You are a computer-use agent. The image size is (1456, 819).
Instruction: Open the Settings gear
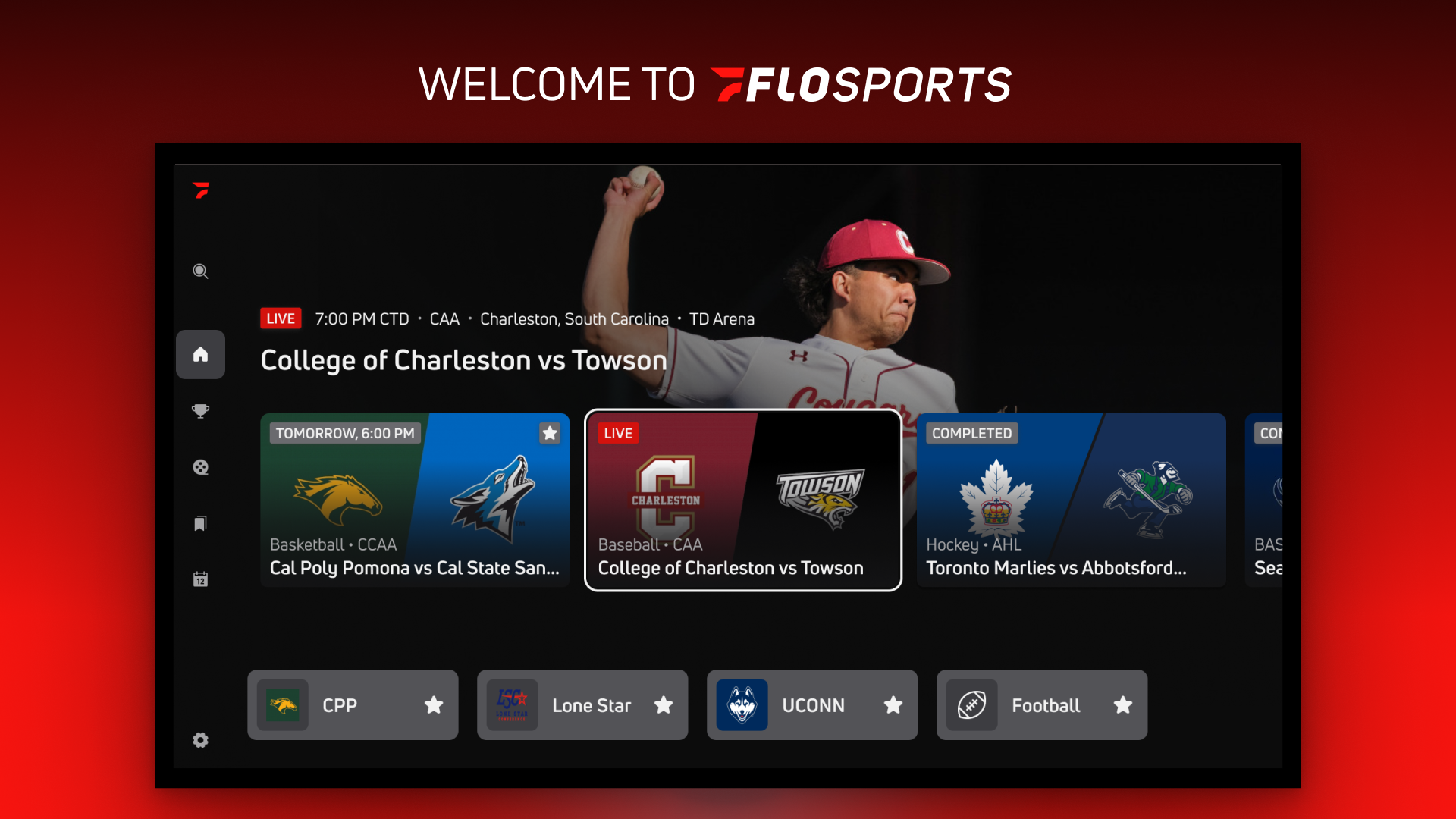[200, 740]
